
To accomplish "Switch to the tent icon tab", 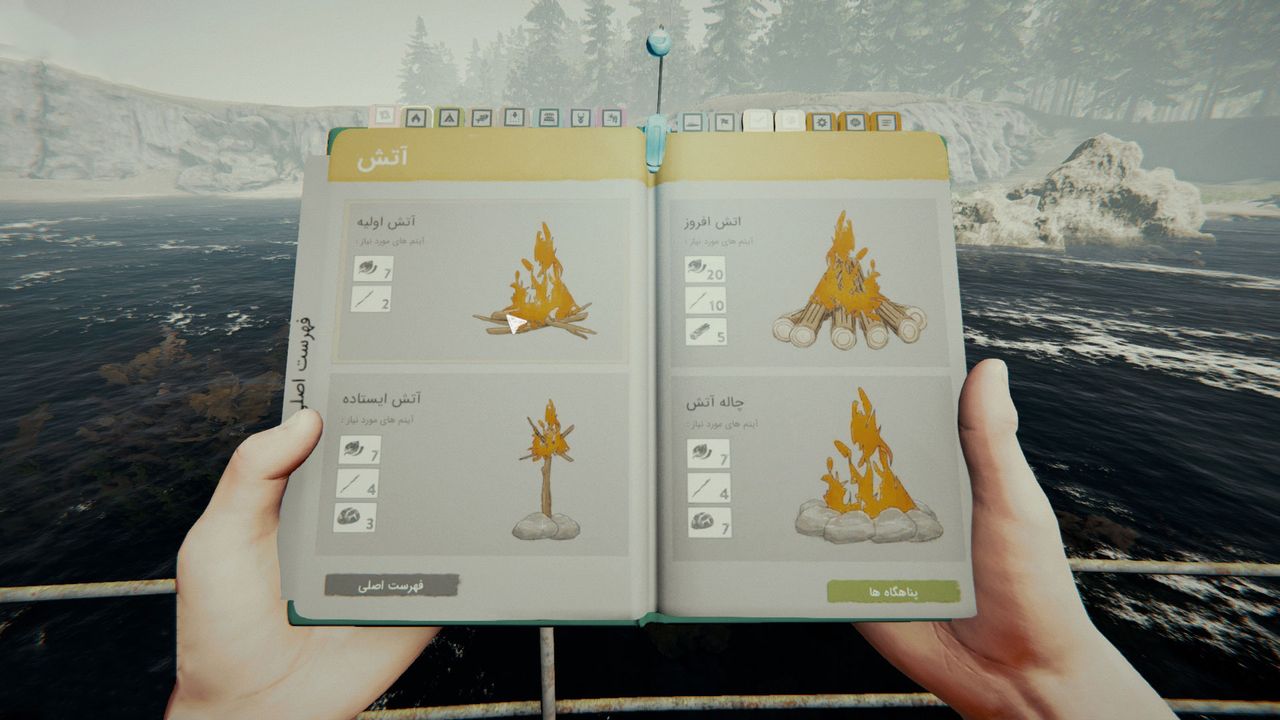I will tap(448, 118).
